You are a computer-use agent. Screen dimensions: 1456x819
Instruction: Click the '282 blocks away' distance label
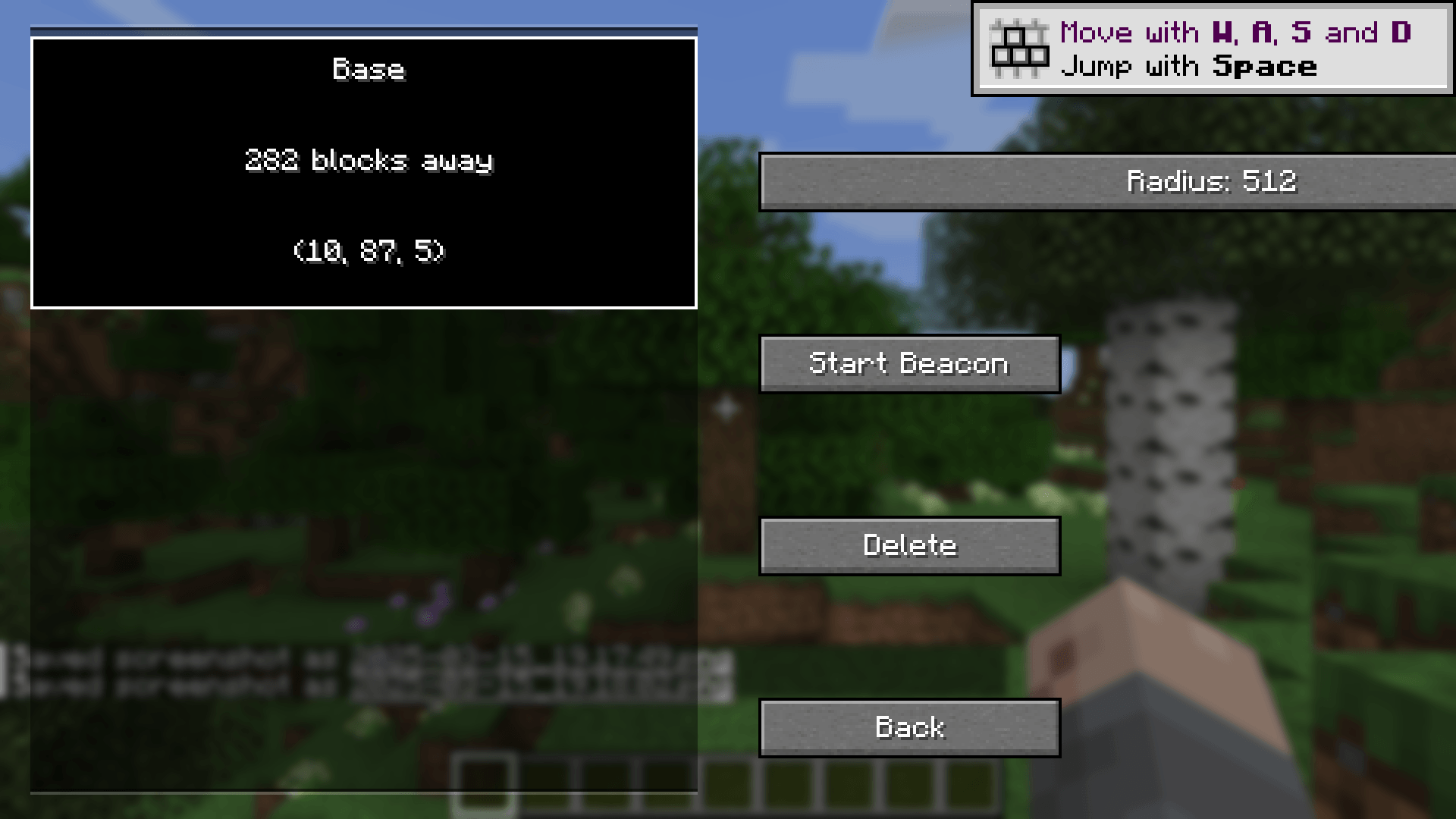[369, 161]
